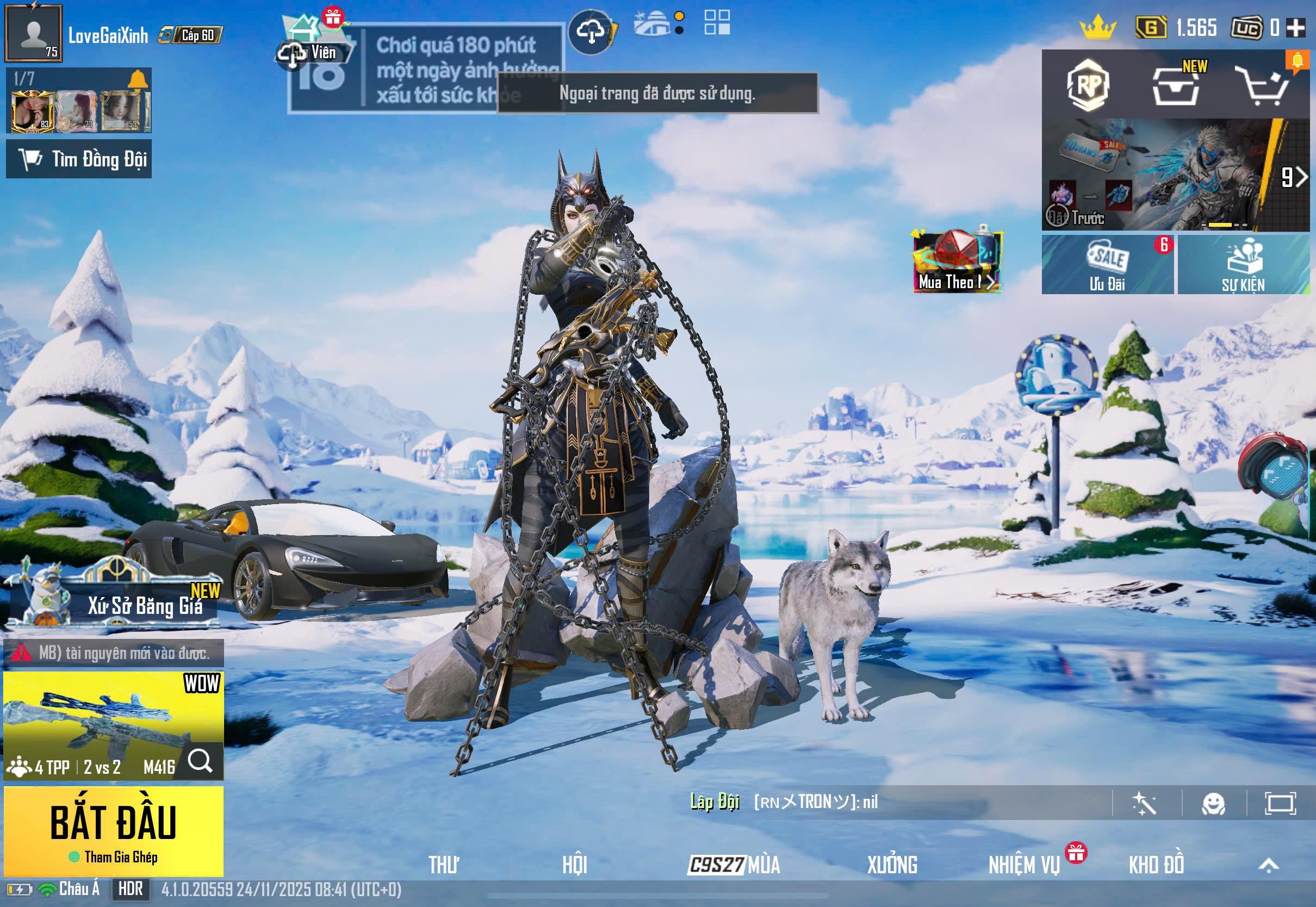Open the HỘI clan tab
1316x907 pixels.
tap(574, 865)
